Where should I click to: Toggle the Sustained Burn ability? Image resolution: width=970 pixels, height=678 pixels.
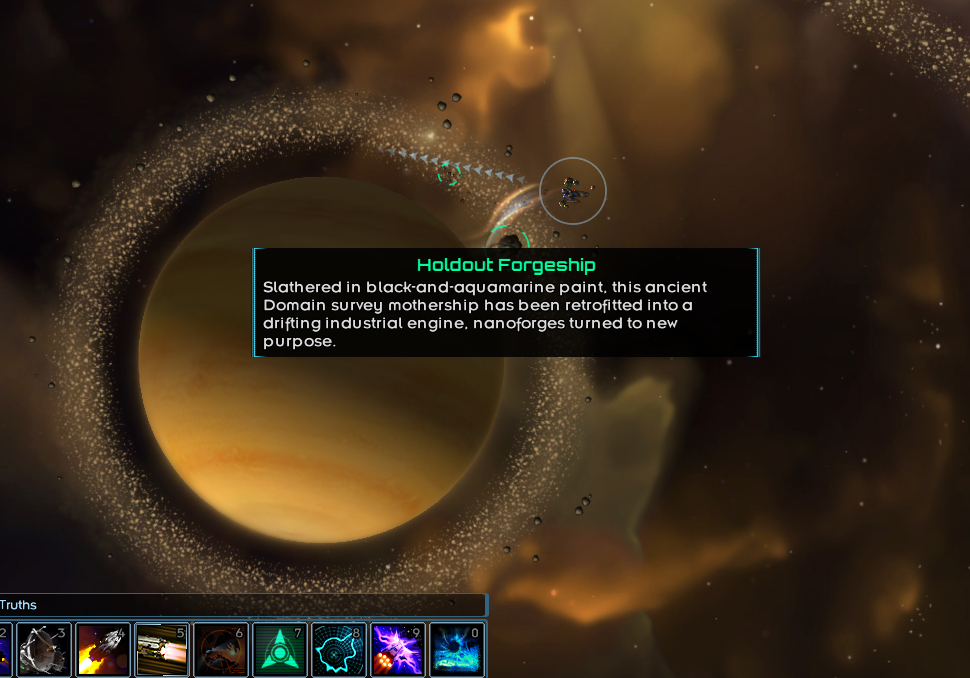click(x=161, y=649)
